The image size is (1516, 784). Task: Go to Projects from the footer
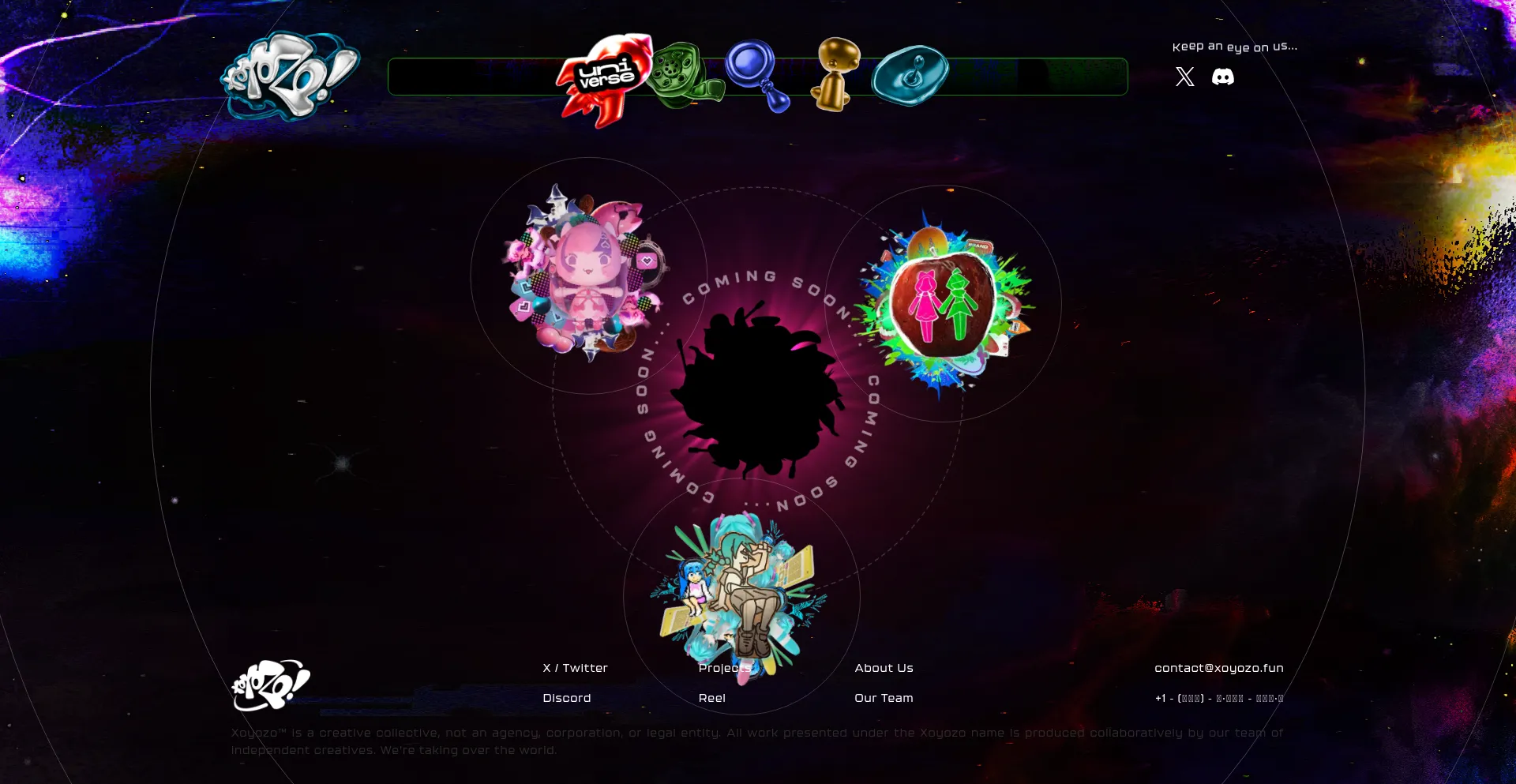click(x=724, y=668)
